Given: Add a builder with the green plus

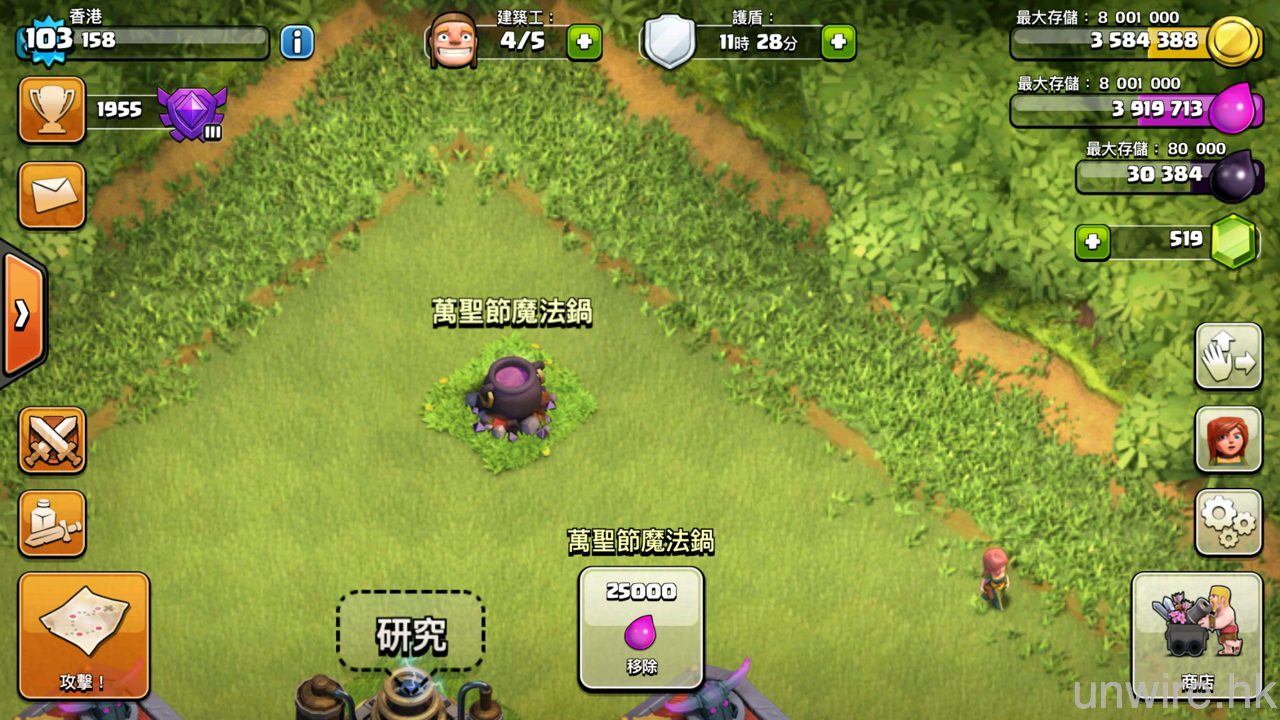Looking at the screenshot, I should point(584,42).
